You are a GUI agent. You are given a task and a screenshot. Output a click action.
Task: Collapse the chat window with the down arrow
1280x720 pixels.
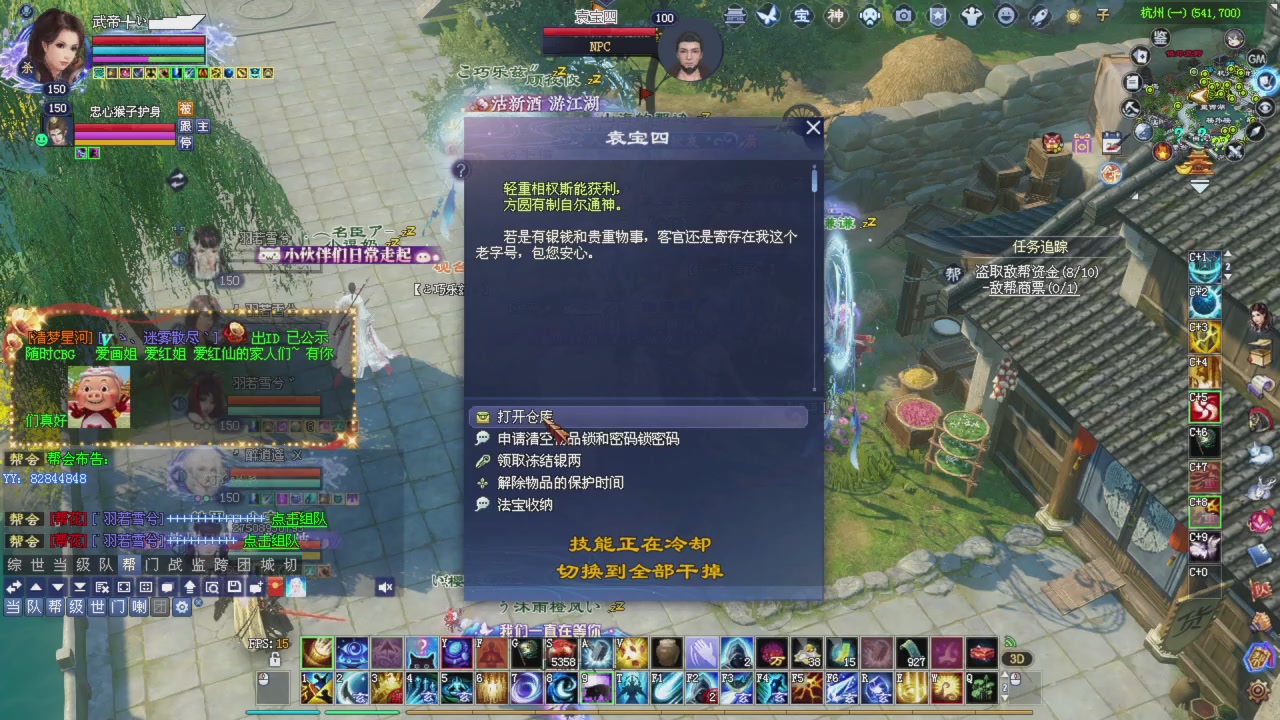pyautogui.click(x=57, y=587)
